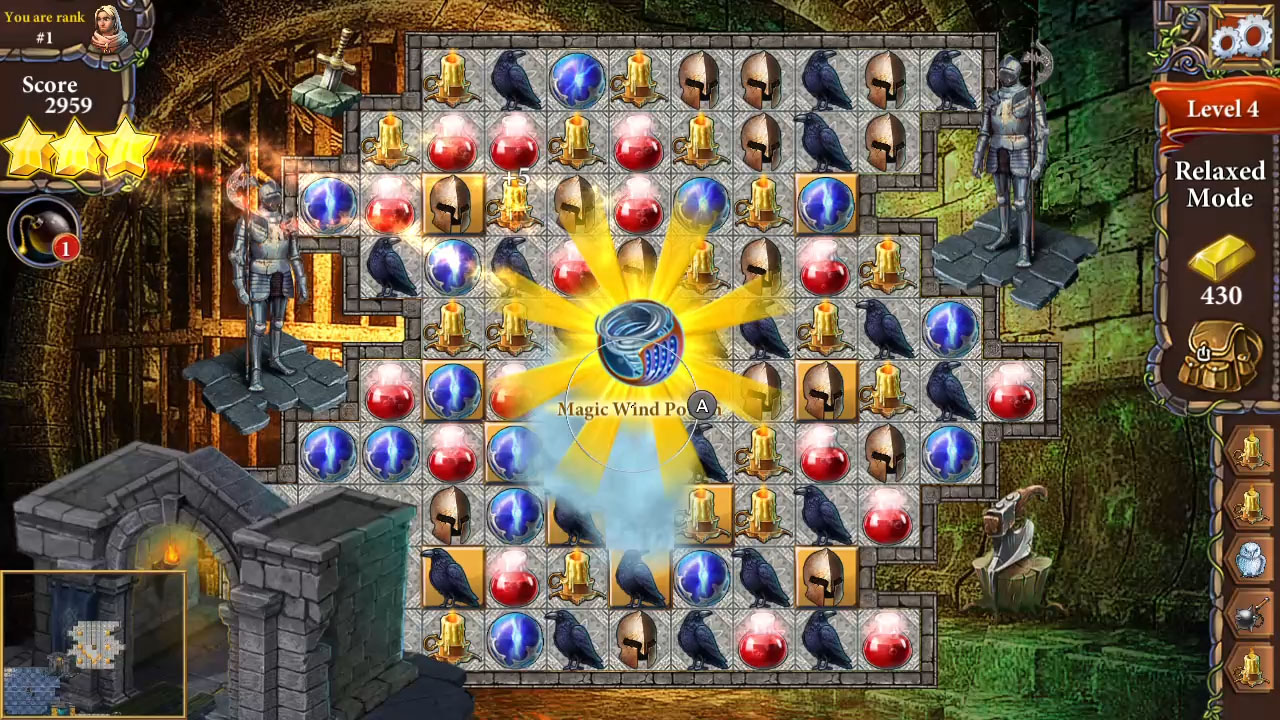Click the Level 4 banner
The width and height of the screenshot is (1280, 720).
coord(1221,110)
